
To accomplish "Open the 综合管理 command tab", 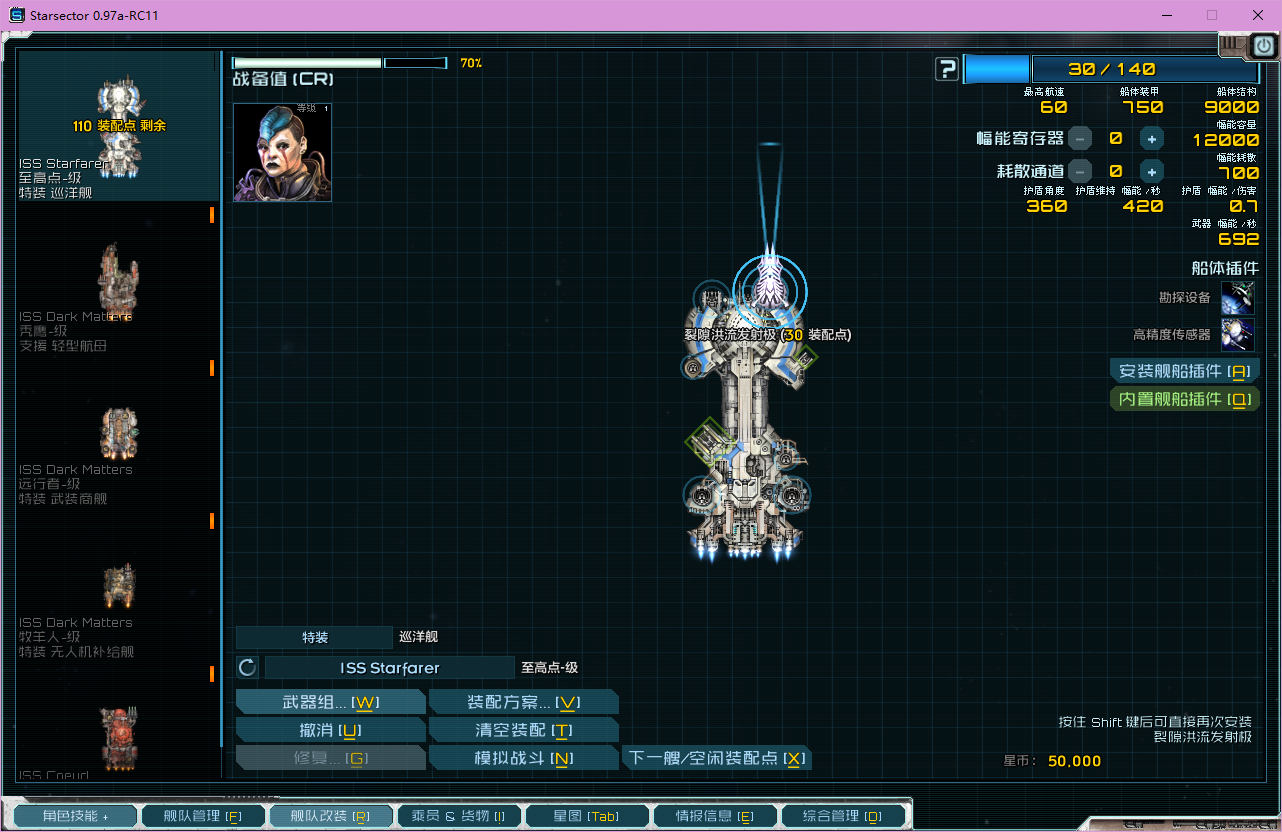I will pyautogui.click(x=842, y=816).
